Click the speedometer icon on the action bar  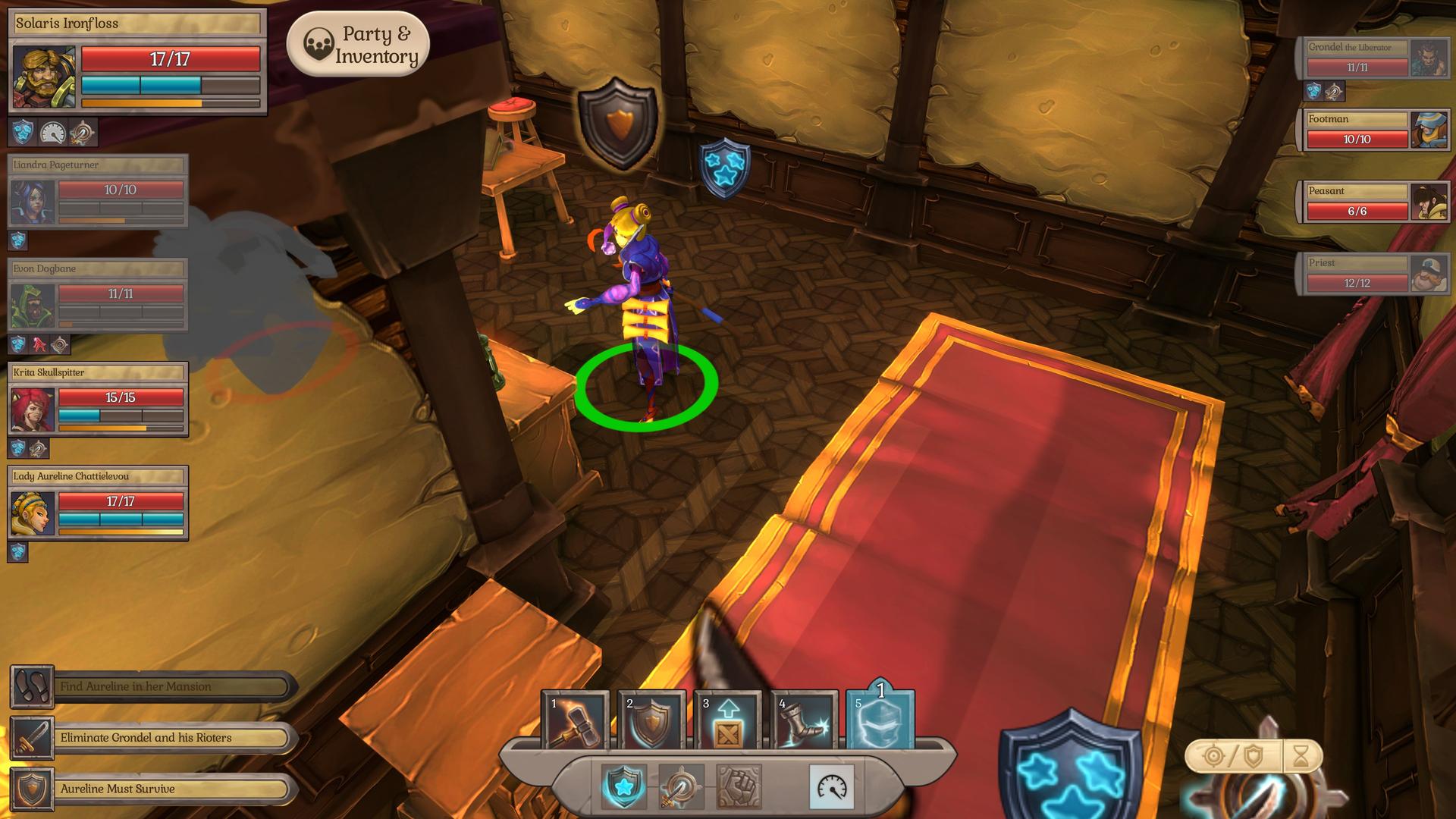[832, 786]
